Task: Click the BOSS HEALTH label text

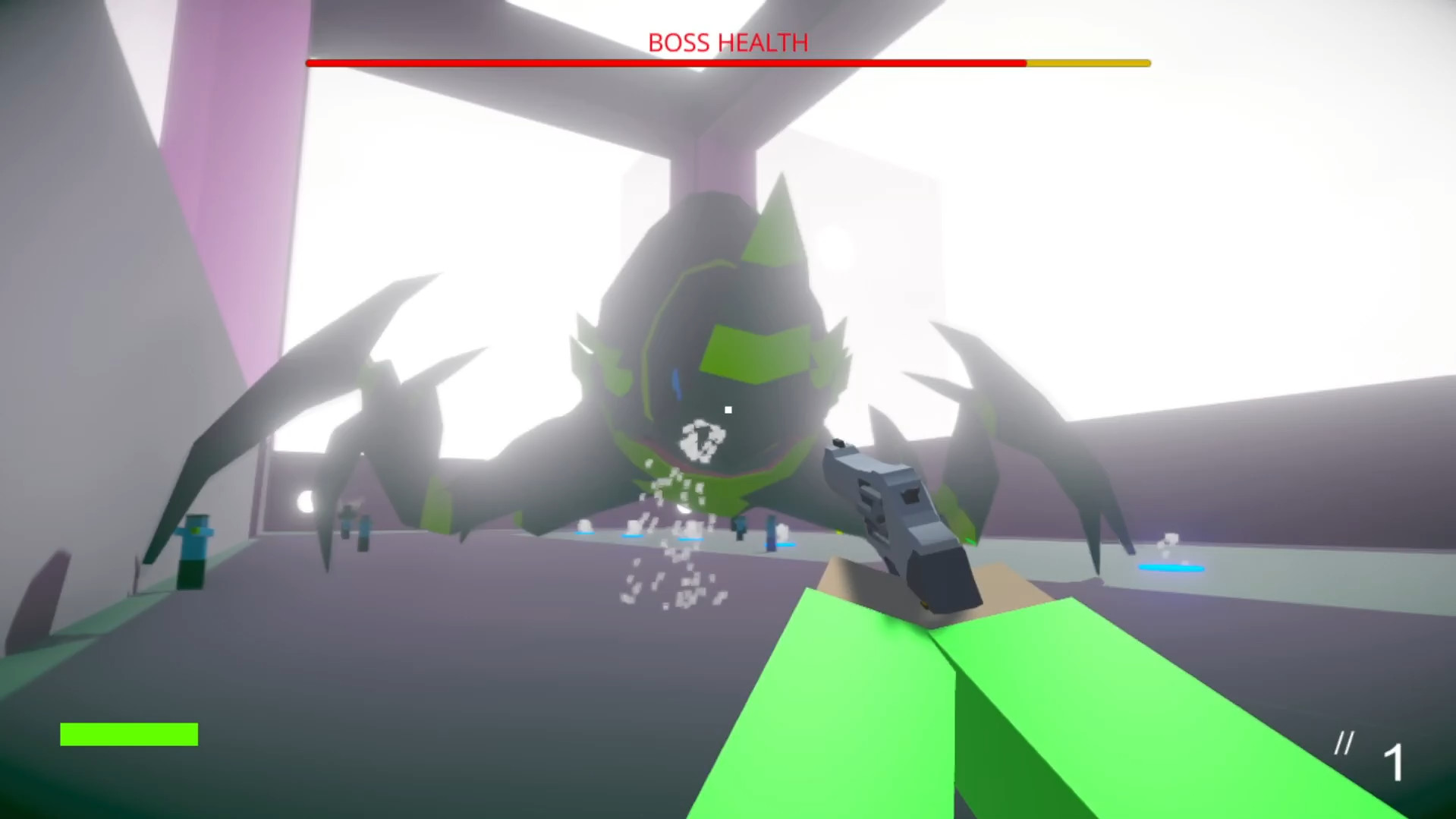Action: [728, 43]
